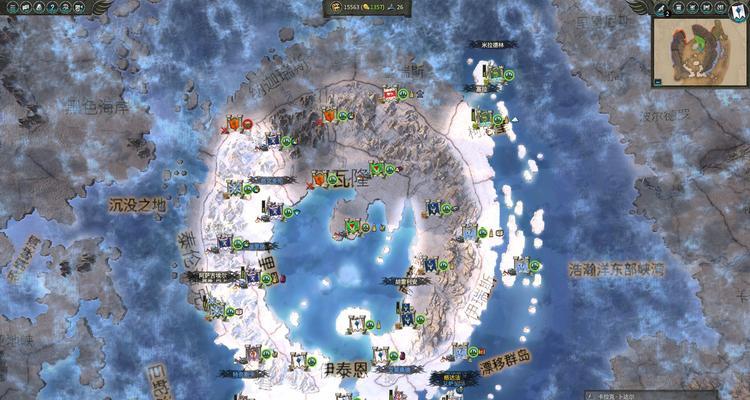Select the 米拉德林 settlement label
Viewport: 750px width, 400px height.
[492, 45]
